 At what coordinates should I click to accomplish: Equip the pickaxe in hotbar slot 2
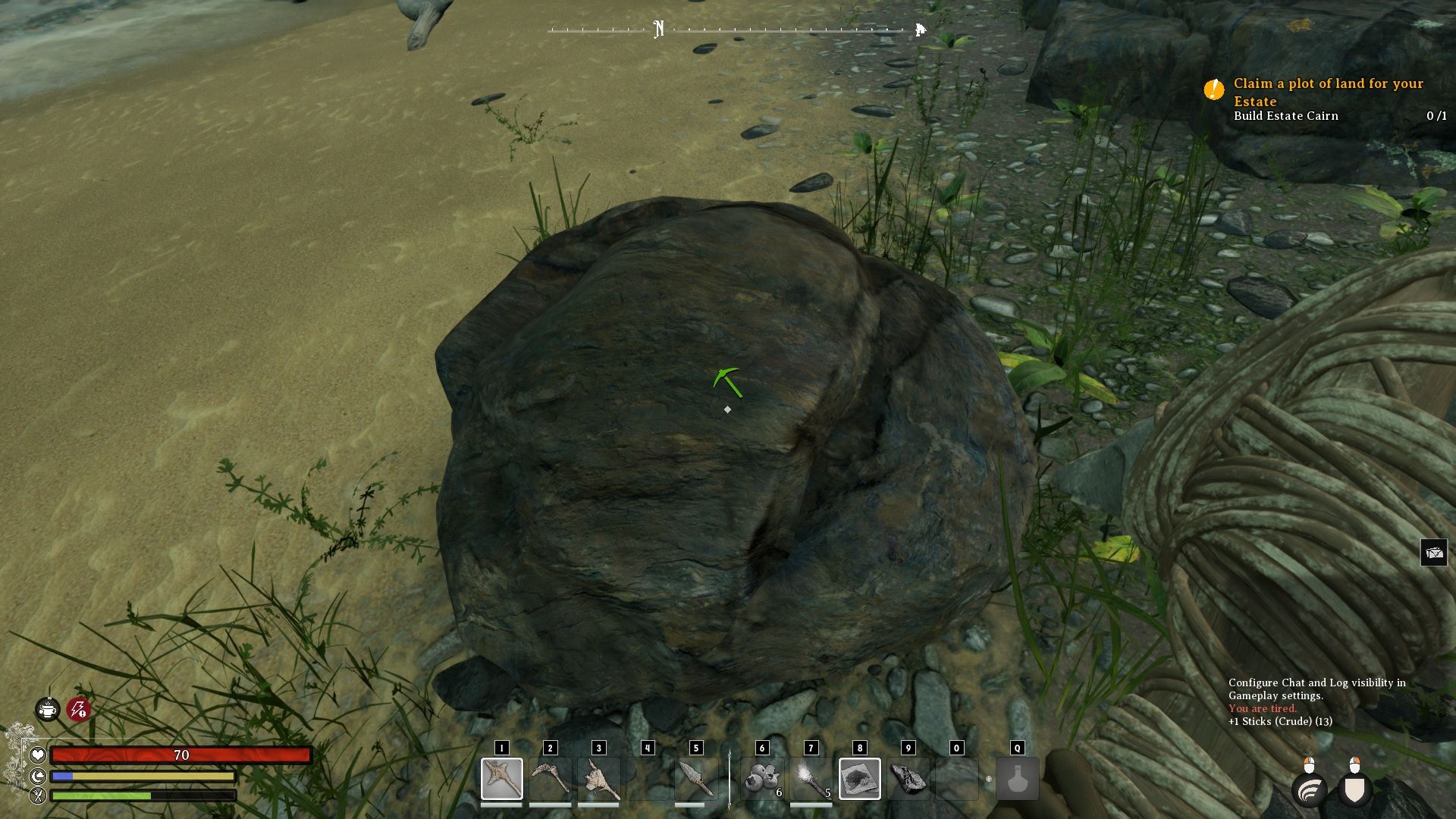pos(550,779)
